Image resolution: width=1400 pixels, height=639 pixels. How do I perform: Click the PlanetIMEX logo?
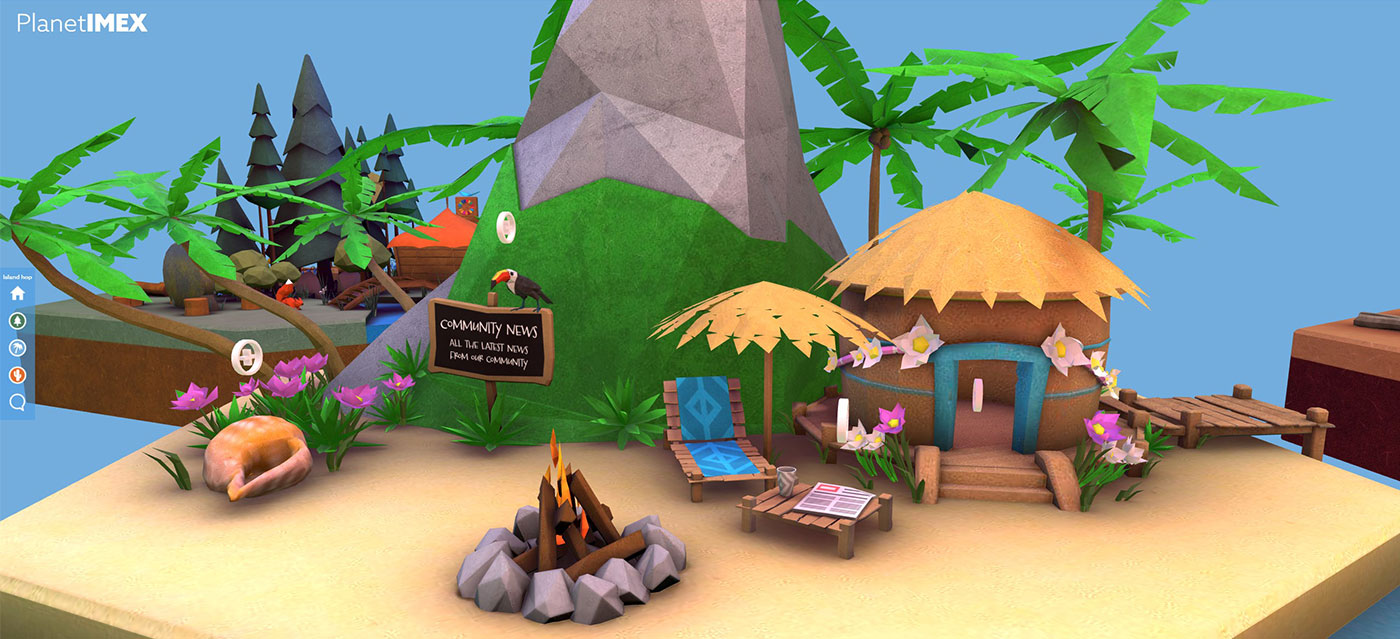click(x=82, y=23)
